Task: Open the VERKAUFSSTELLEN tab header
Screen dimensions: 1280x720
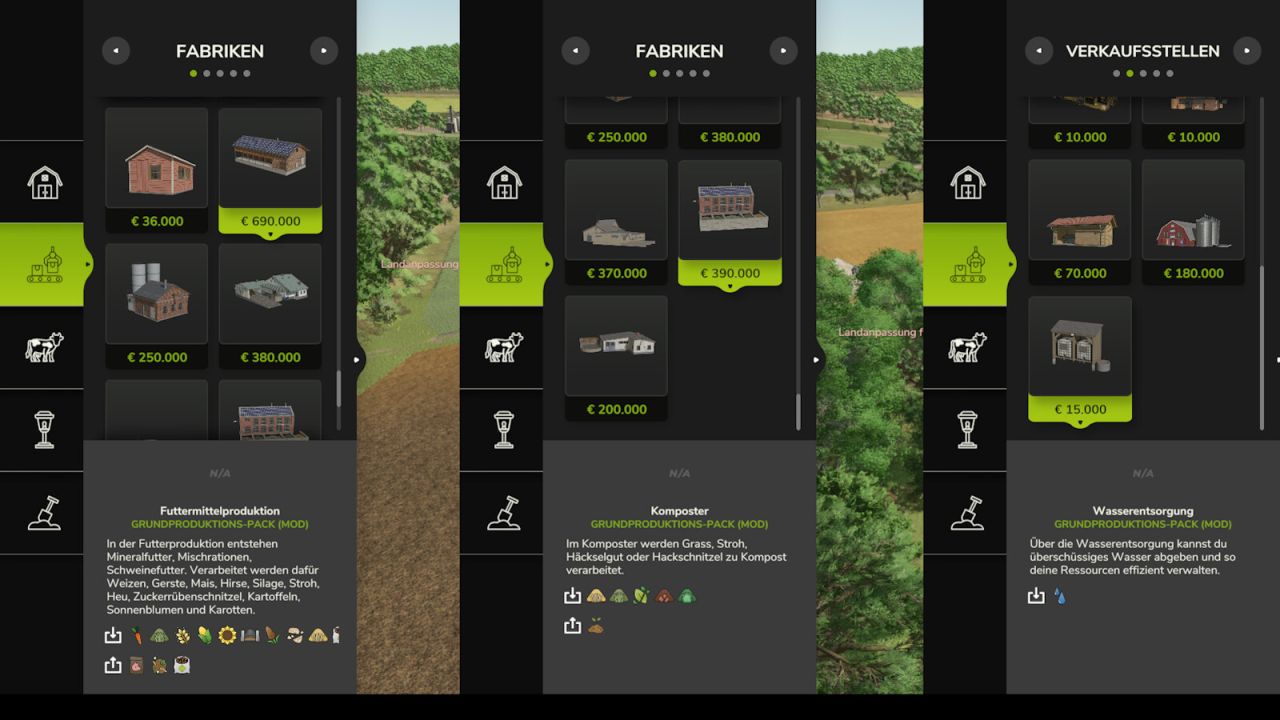Action: click(x=1143, y=50)
